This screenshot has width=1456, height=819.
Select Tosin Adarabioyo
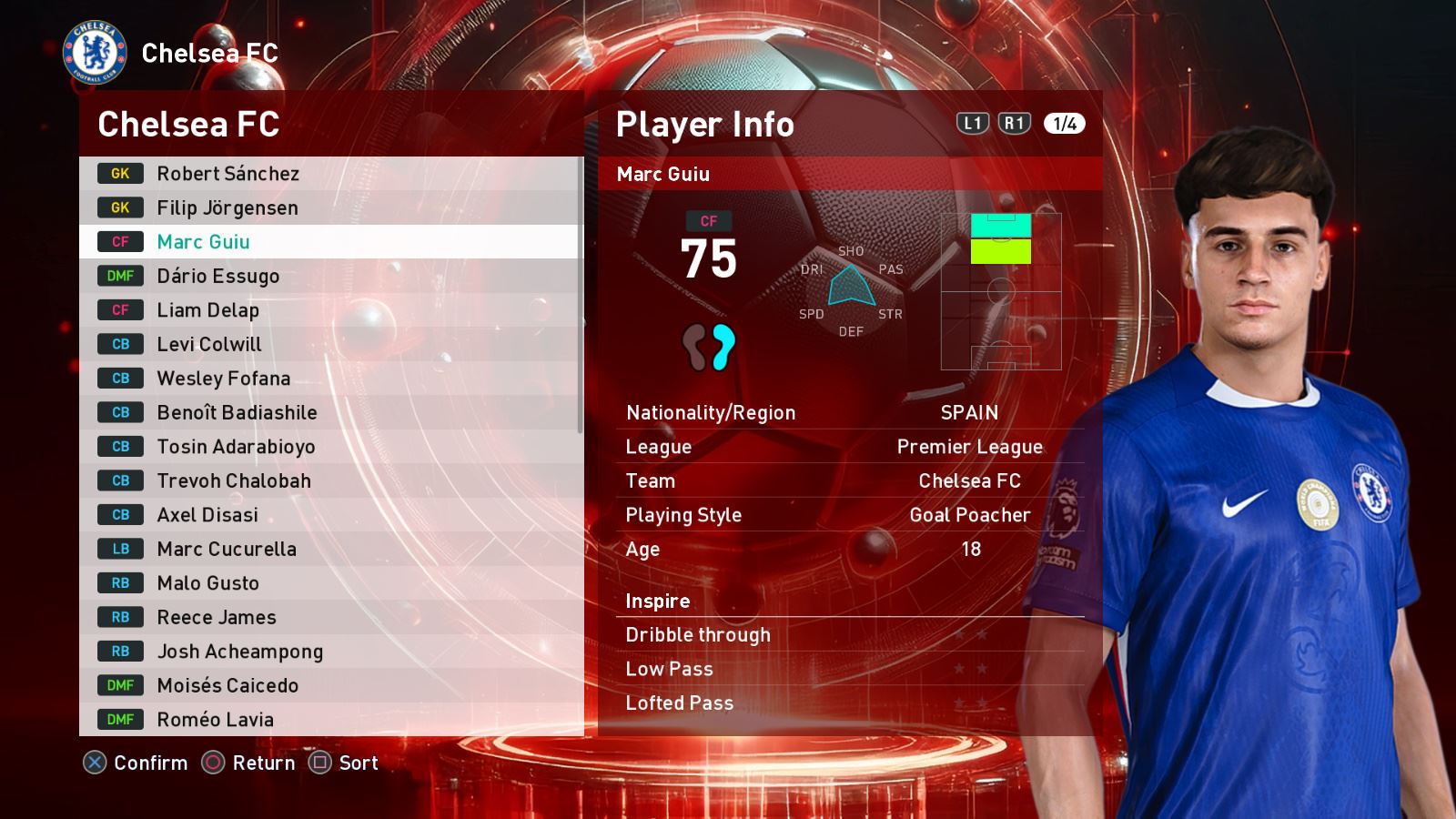tap(328, 447)
